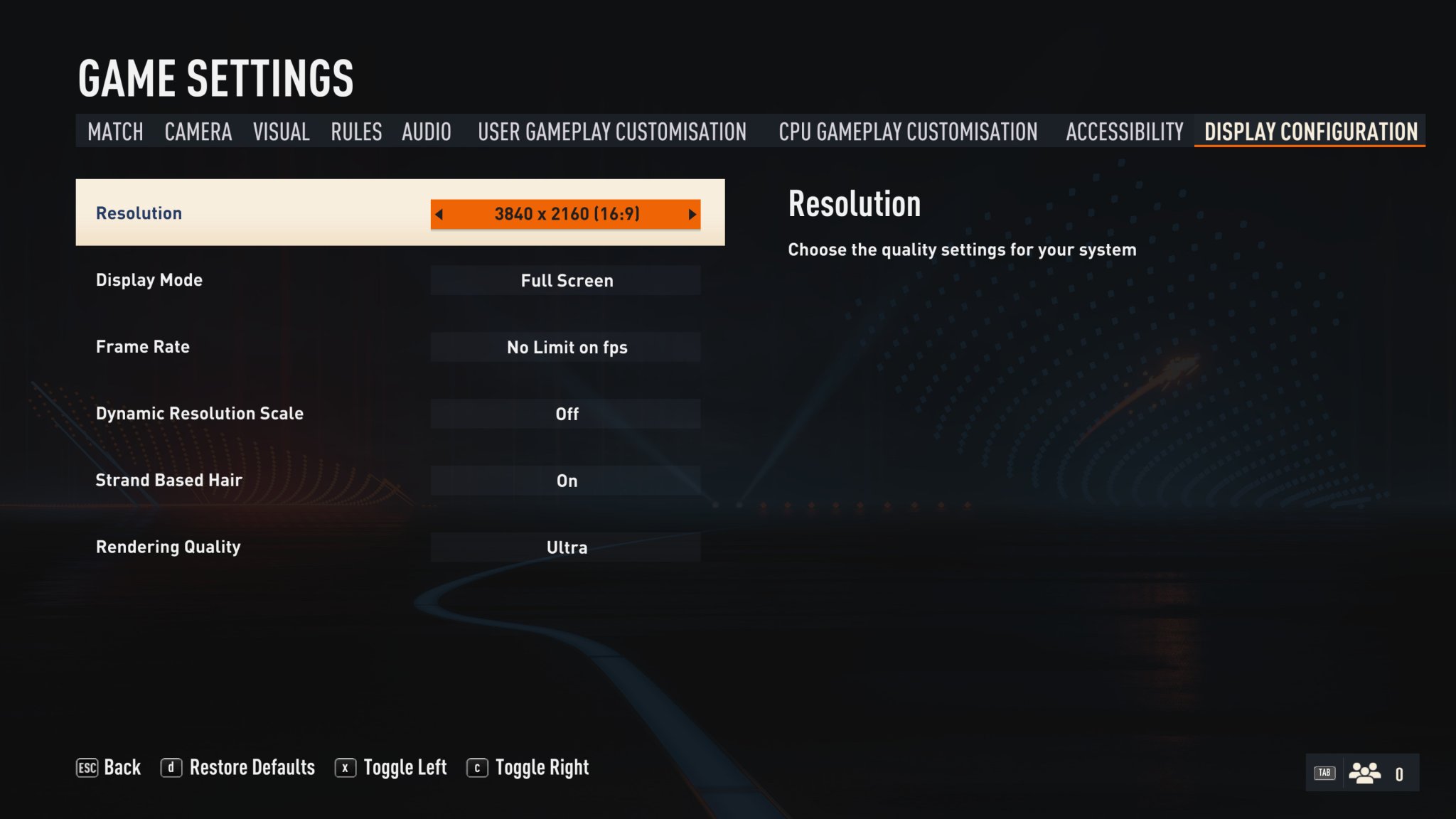Click the d key icon beside Restore Defaults
Image resolution: width=1456 pixels, height=819 pixels.
(172, 767)
